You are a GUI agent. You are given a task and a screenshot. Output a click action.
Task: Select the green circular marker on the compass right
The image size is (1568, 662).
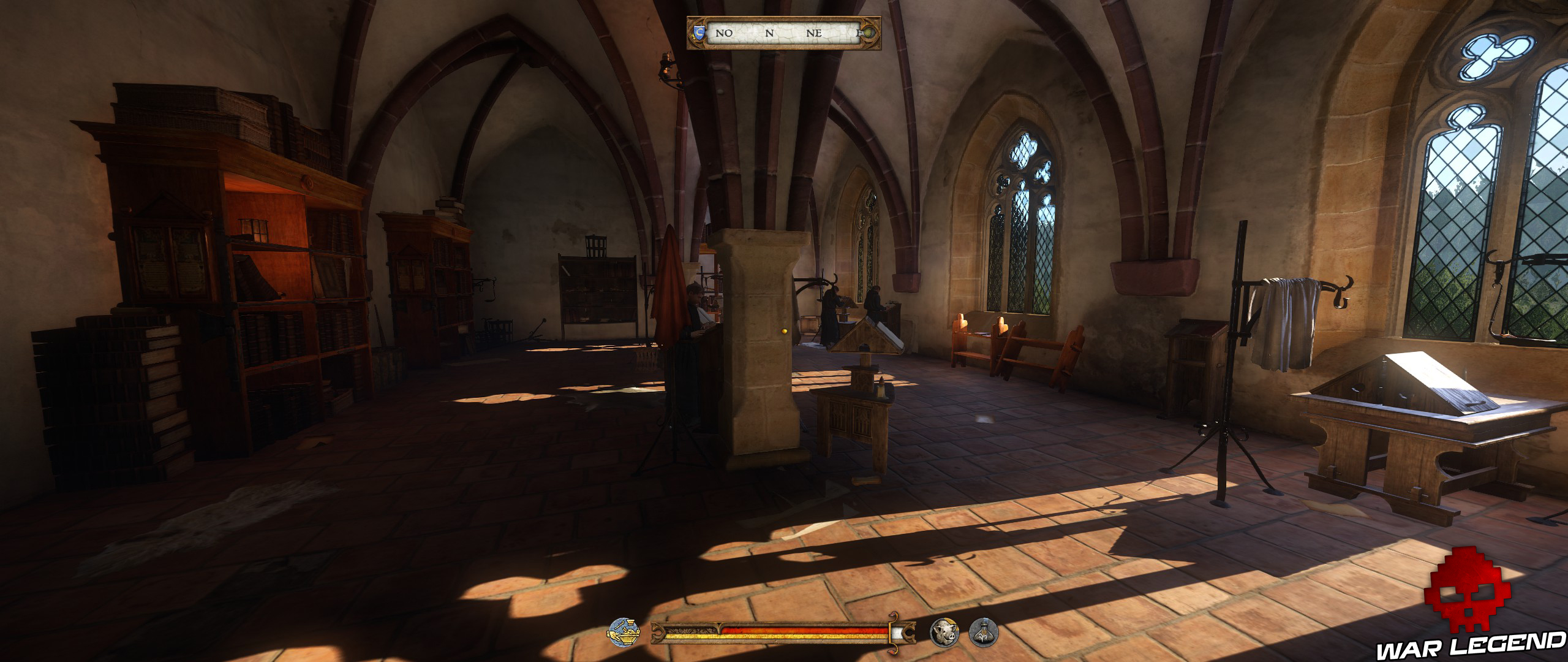[x=869, y=33]
